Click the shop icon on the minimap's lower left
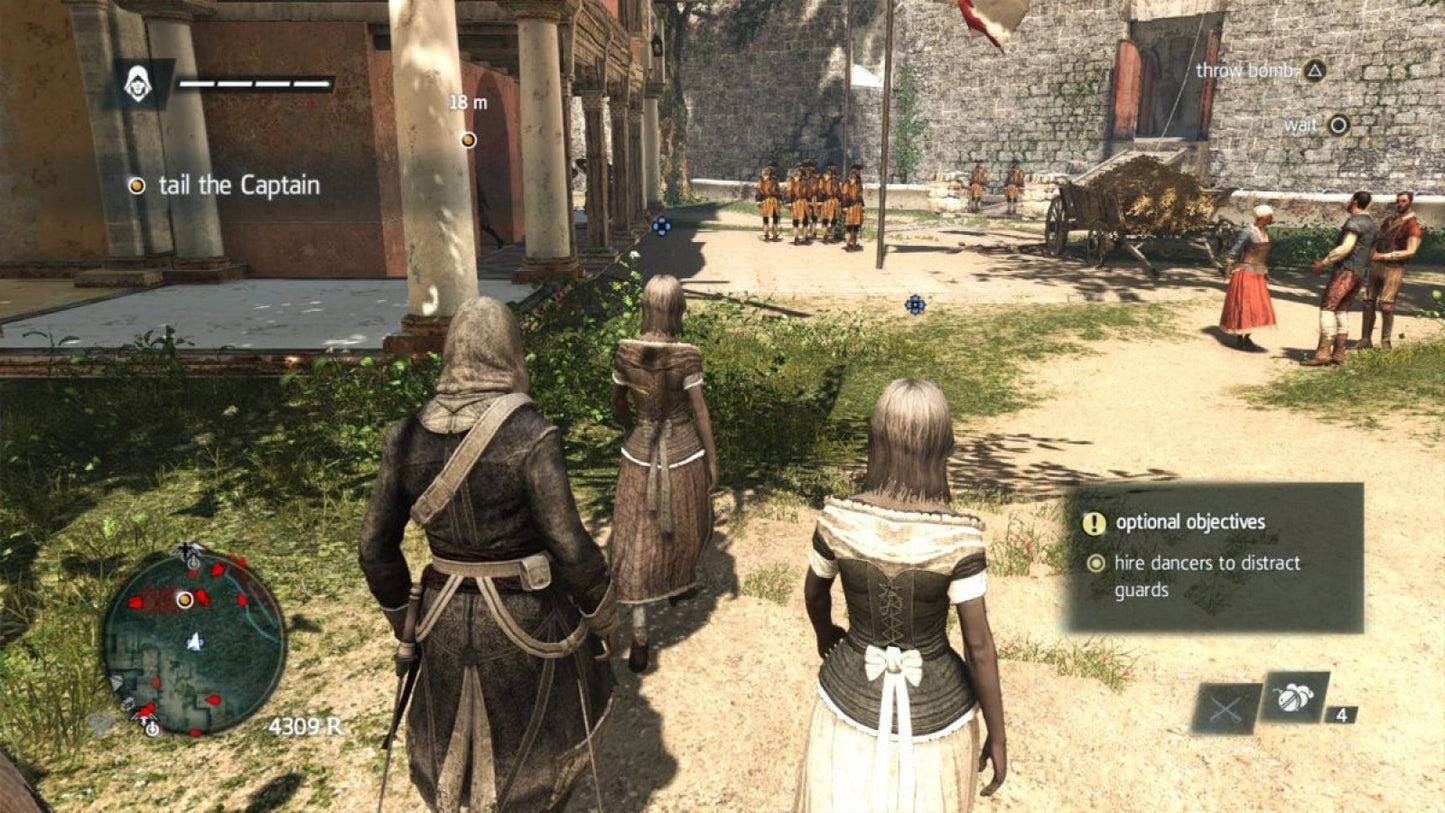1445x813 pixels. point(126,703)
